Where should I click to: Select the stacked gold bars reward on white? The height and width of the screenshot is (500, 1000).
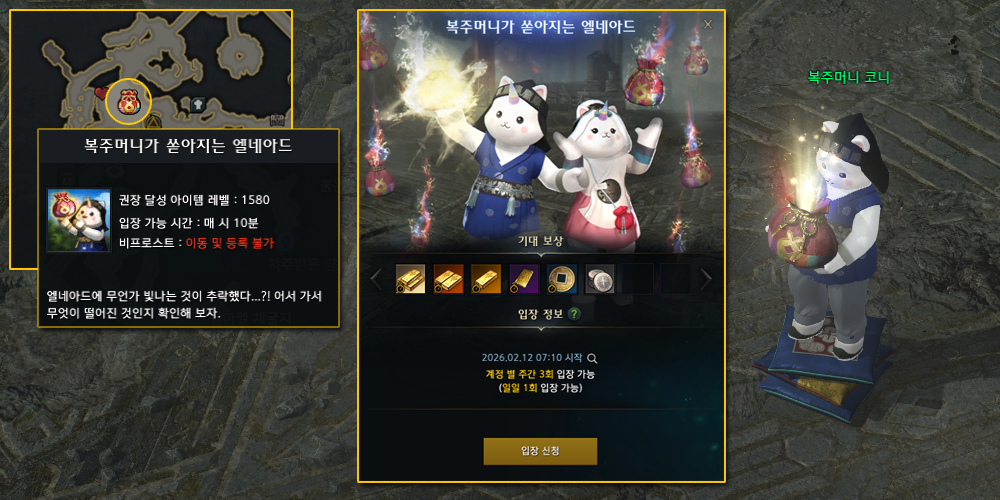(410, 279)
